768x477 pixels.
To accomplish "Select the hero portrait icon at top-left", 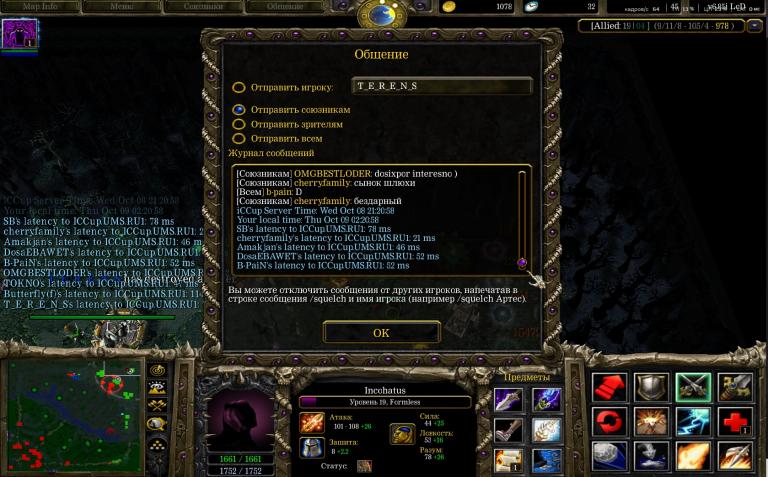I will pos(20,34).
